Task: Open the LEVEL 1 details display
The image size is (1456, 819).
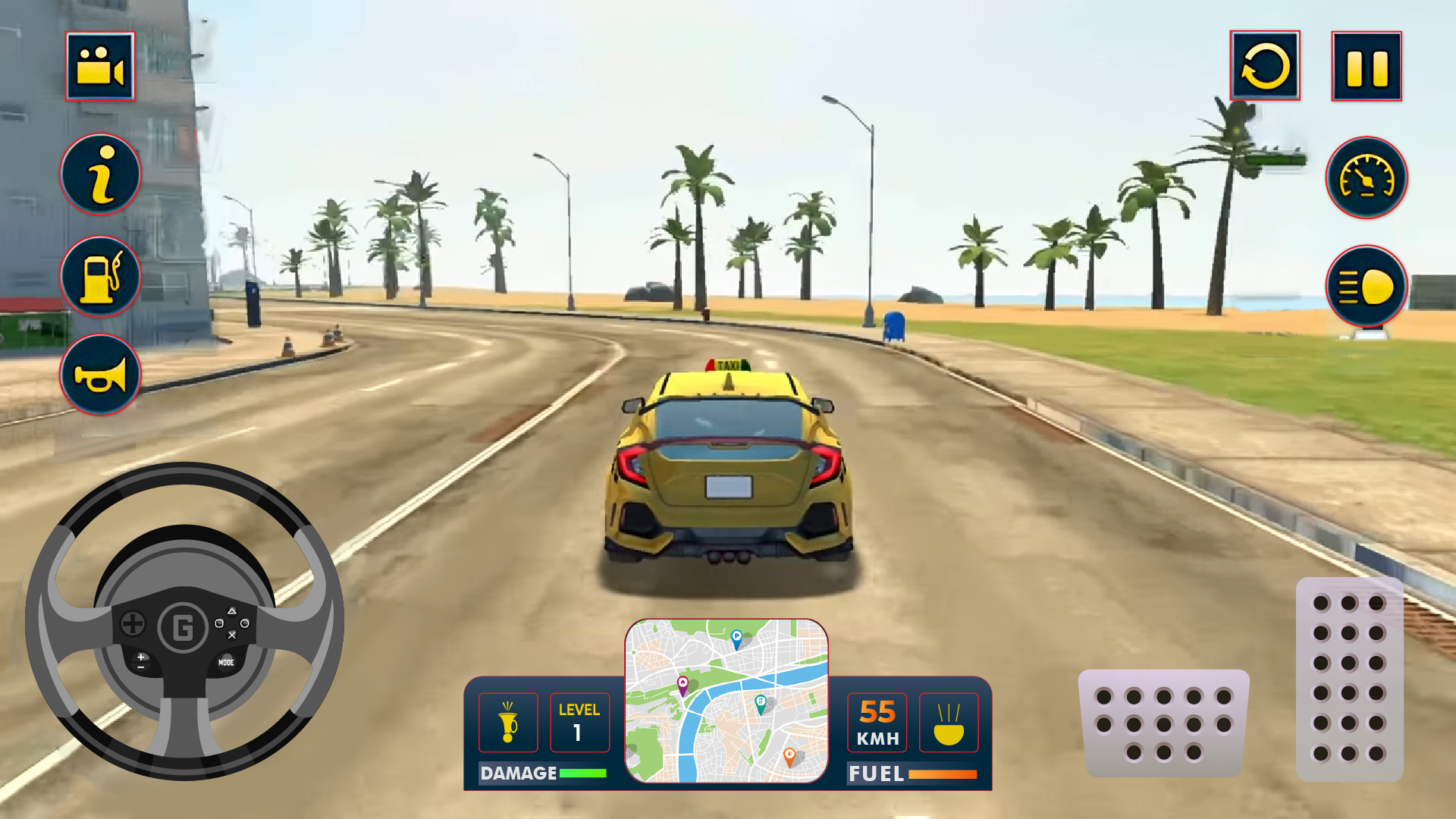Action: pos(580,723)
